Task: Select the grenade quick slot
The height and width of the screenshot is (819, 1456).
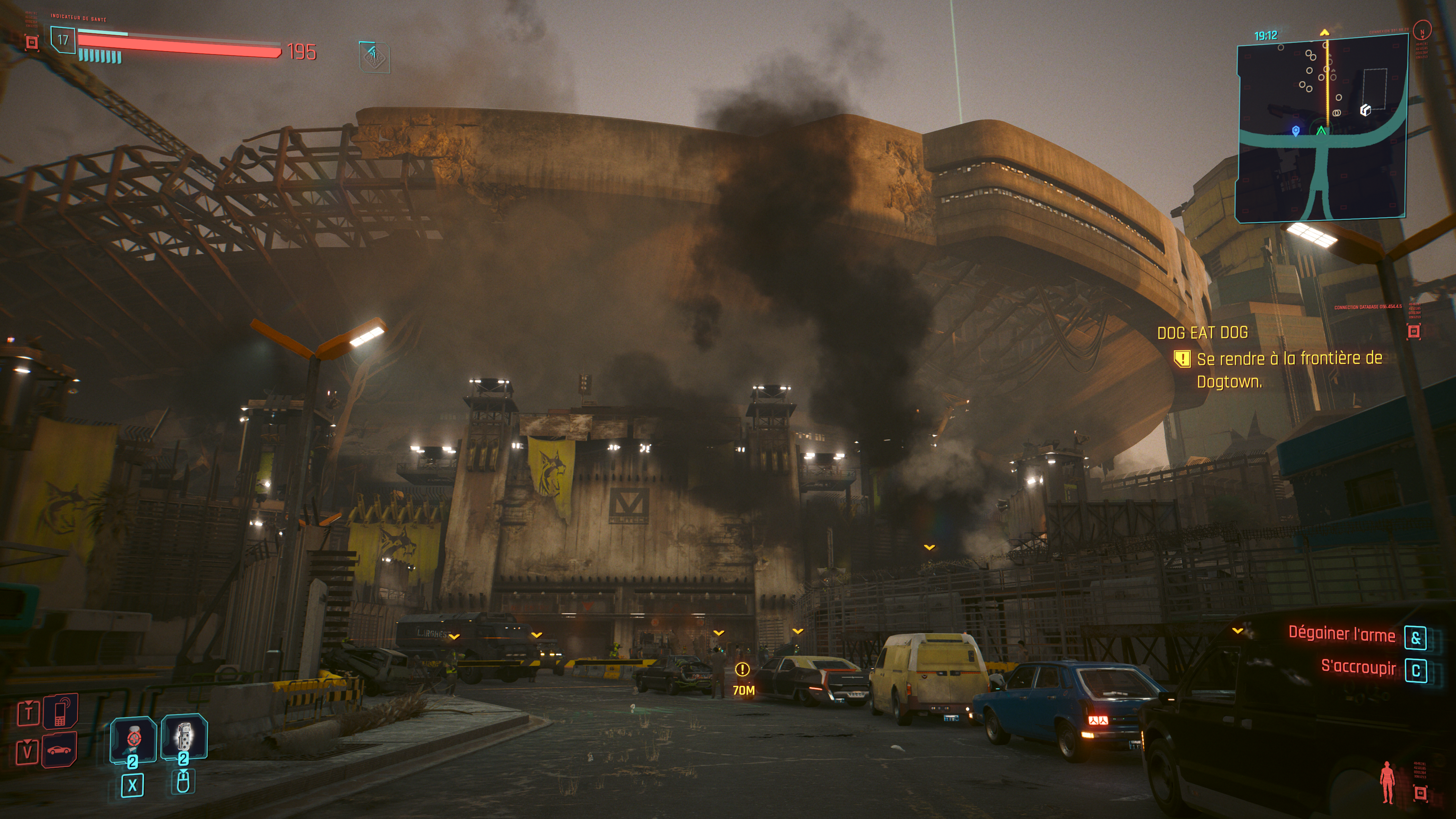Action: (184, 736)
